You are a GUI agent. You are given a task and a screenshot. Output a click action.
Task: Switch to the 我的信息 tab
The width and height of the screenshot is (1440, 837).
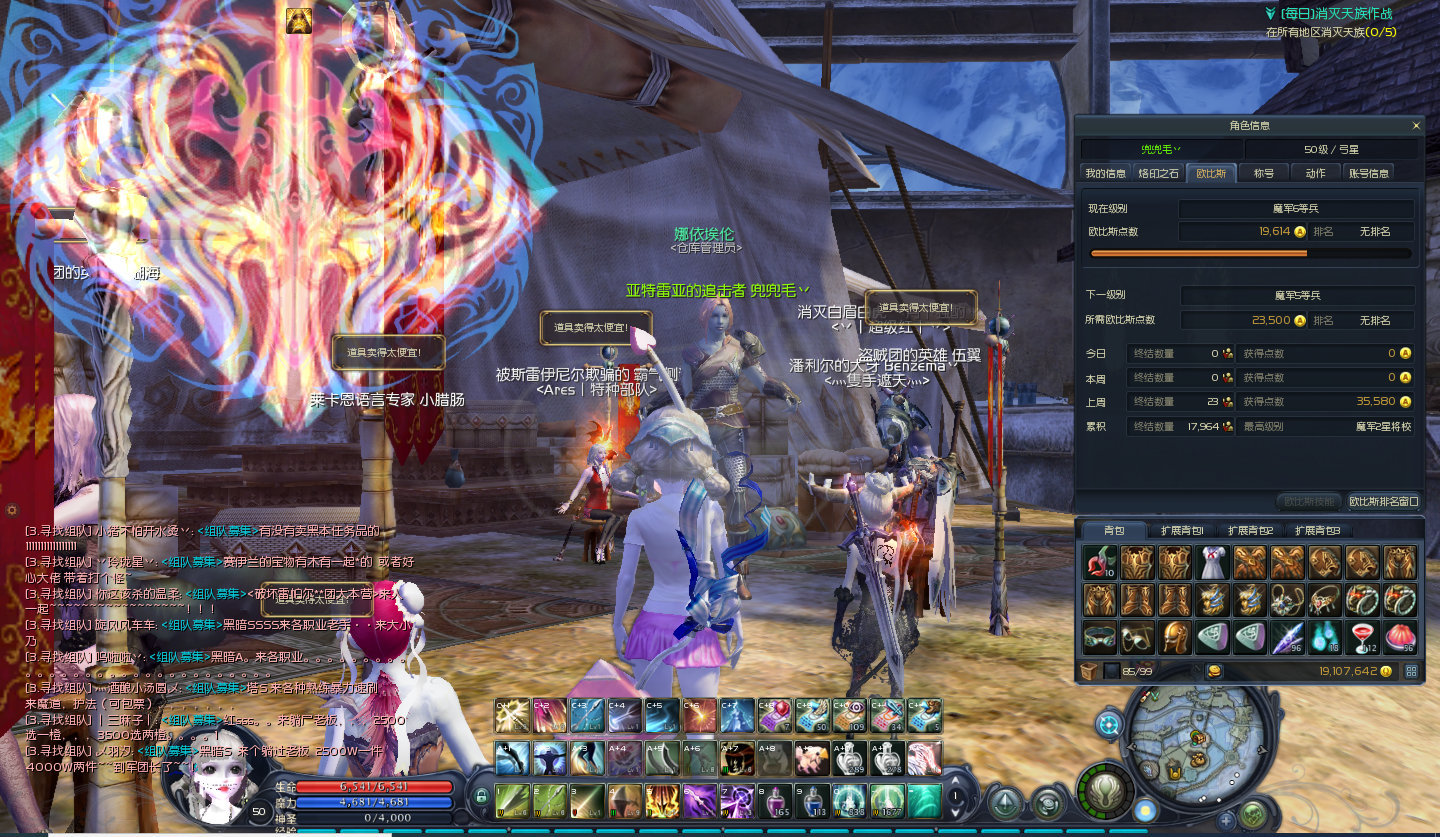point(1106,173)
